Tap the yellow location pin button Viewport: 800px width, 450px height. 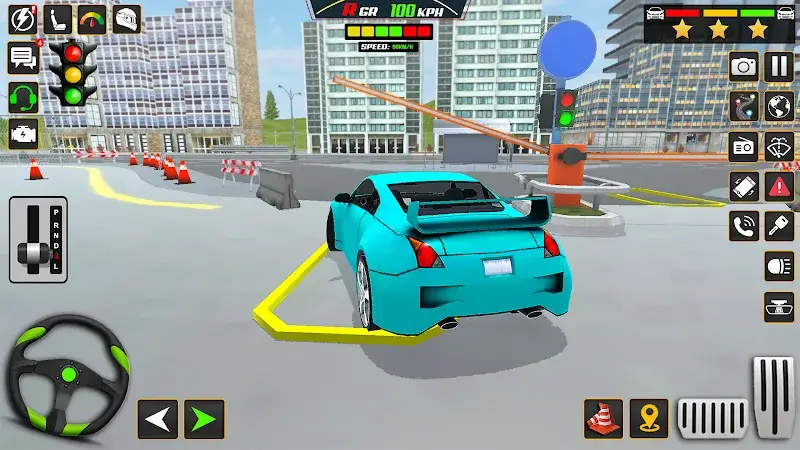tap(649, 418)
